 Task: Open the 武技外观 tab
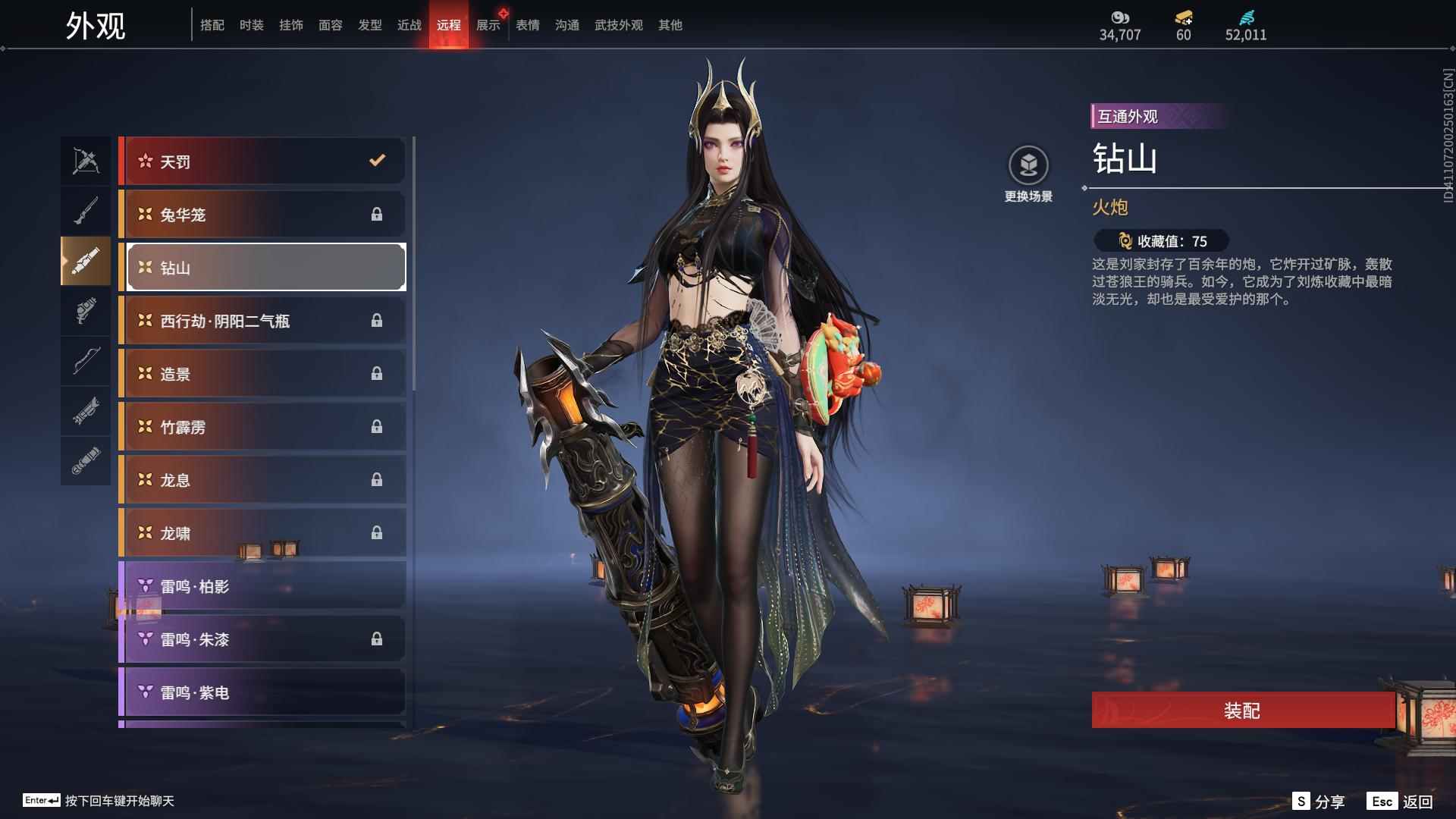pyautogui.click(x=618, y=25)
